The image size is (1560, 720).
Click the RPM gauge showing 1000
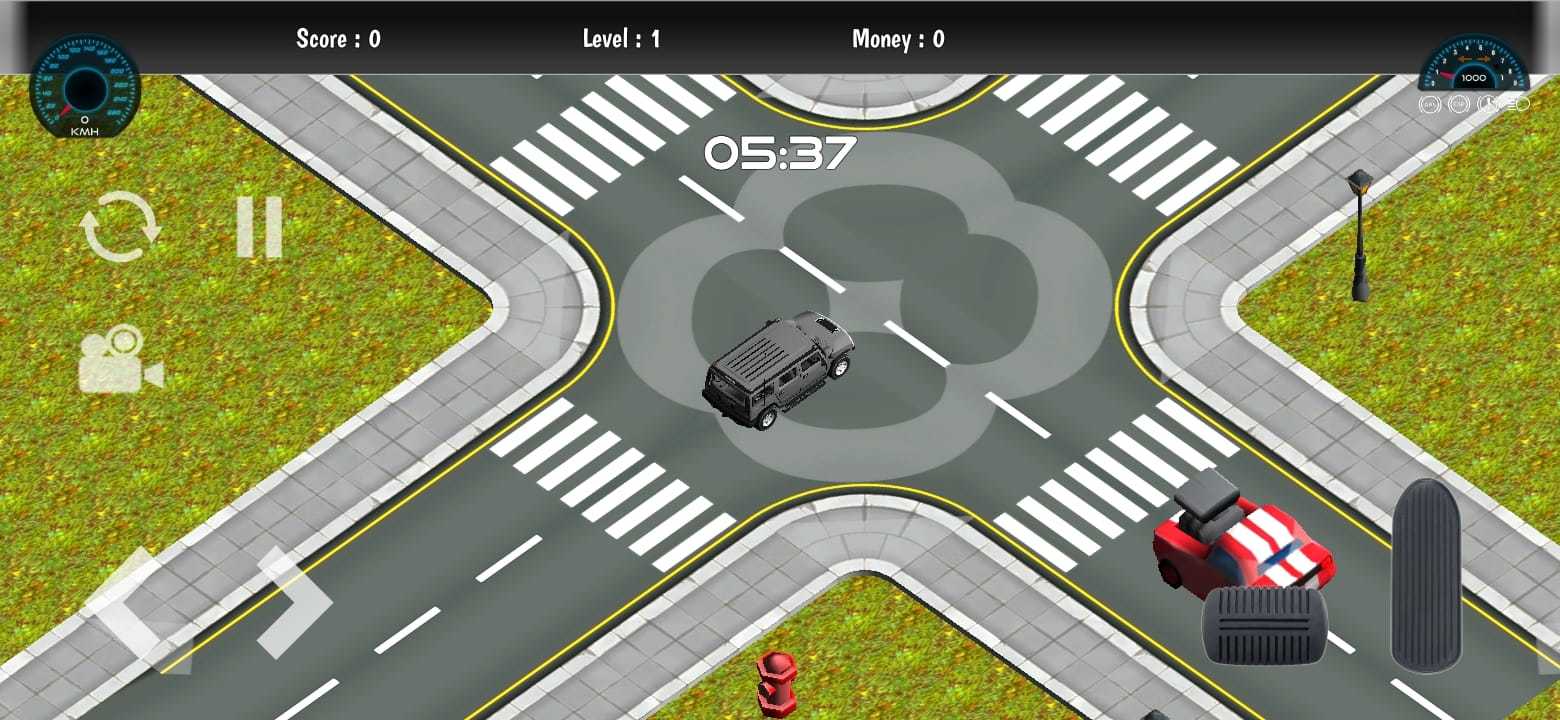(x=1470, y=65)
